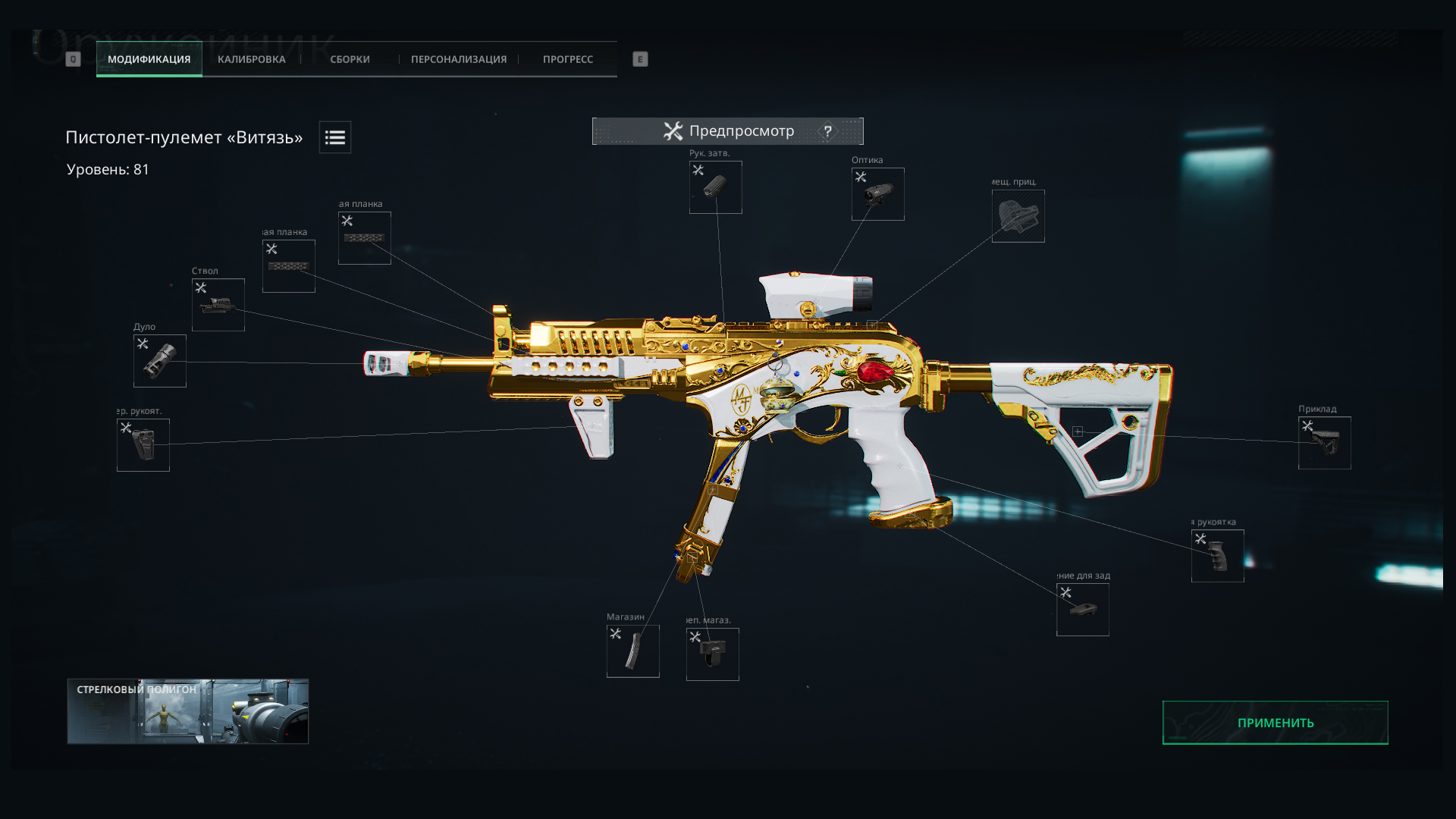Confirm with the Применить button
Screen dimensions: 1456x819
(x=1275, y=723)
